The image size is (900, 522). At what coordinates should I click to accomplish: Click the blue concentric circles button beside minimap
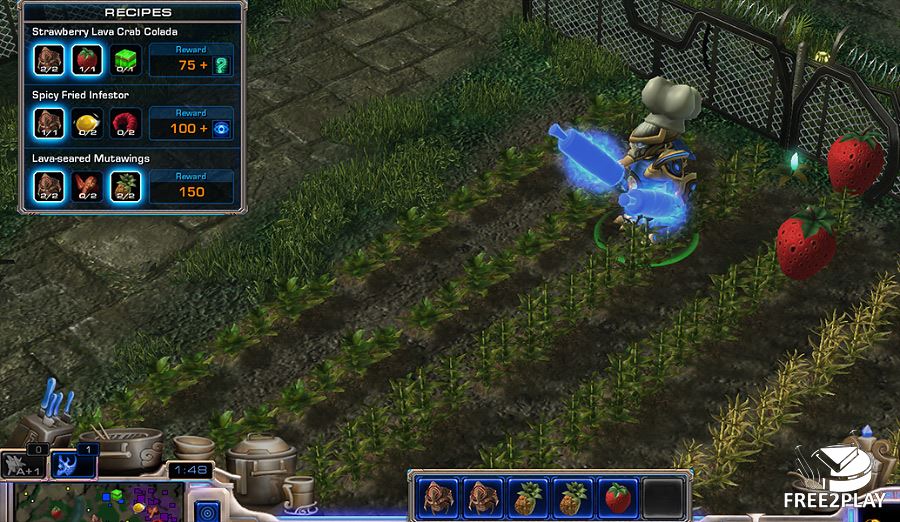[206, 510]
